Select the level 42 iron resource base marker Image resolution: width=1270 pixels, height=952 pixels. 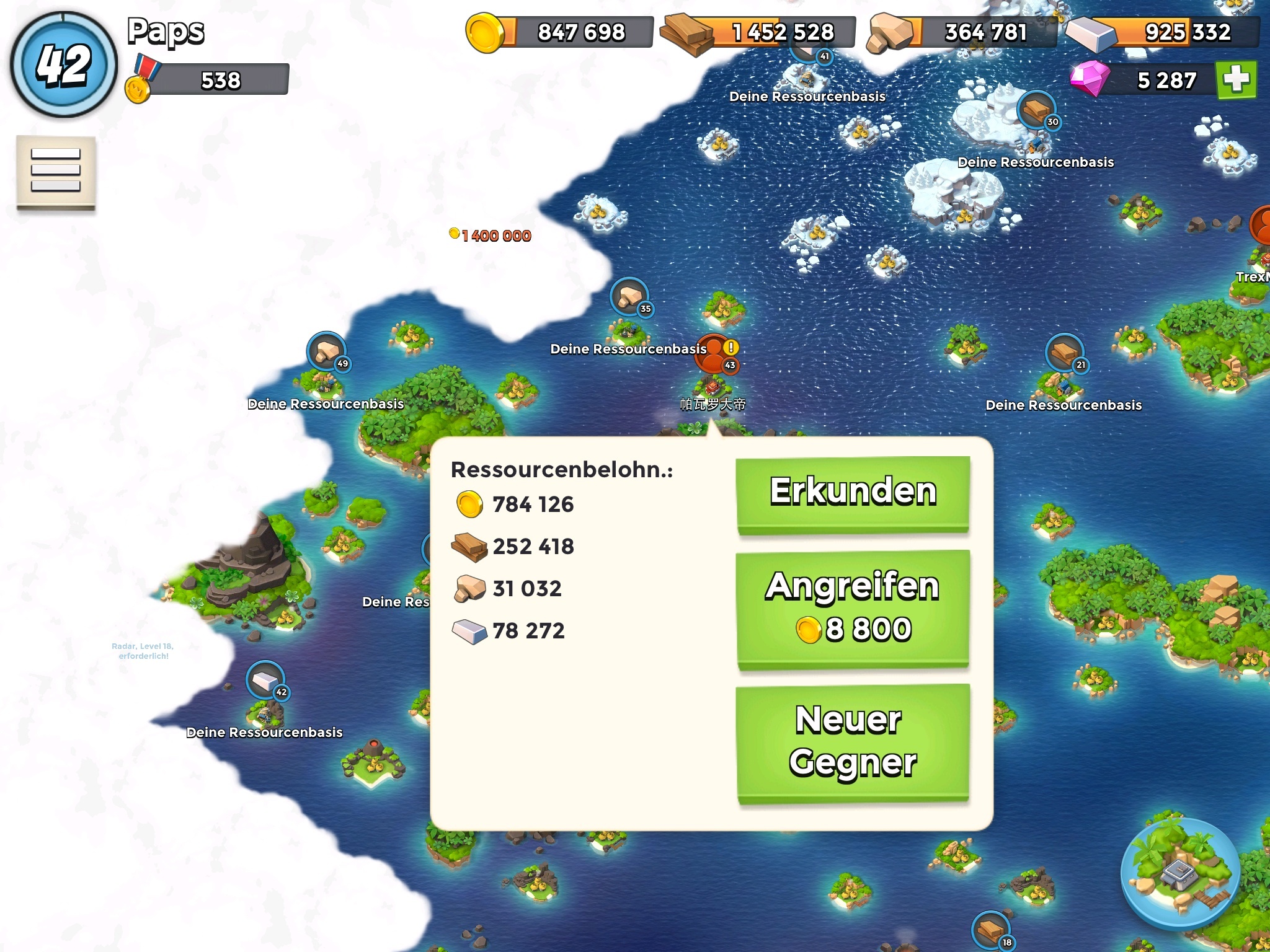click(x=266, y=681)
